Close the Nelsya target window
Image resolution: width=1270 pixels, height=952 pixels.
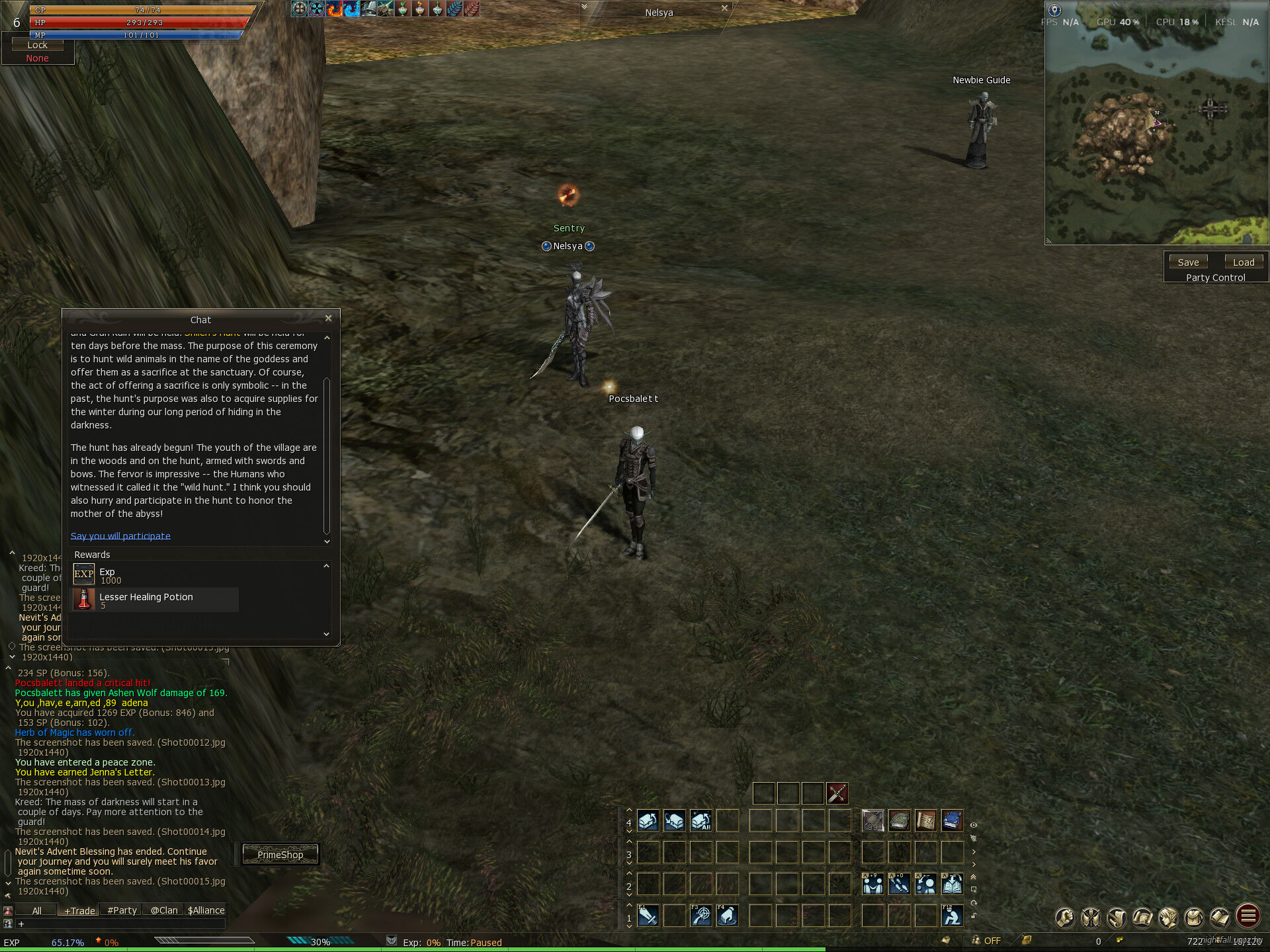pyautogui.click(x=724, y=9)
